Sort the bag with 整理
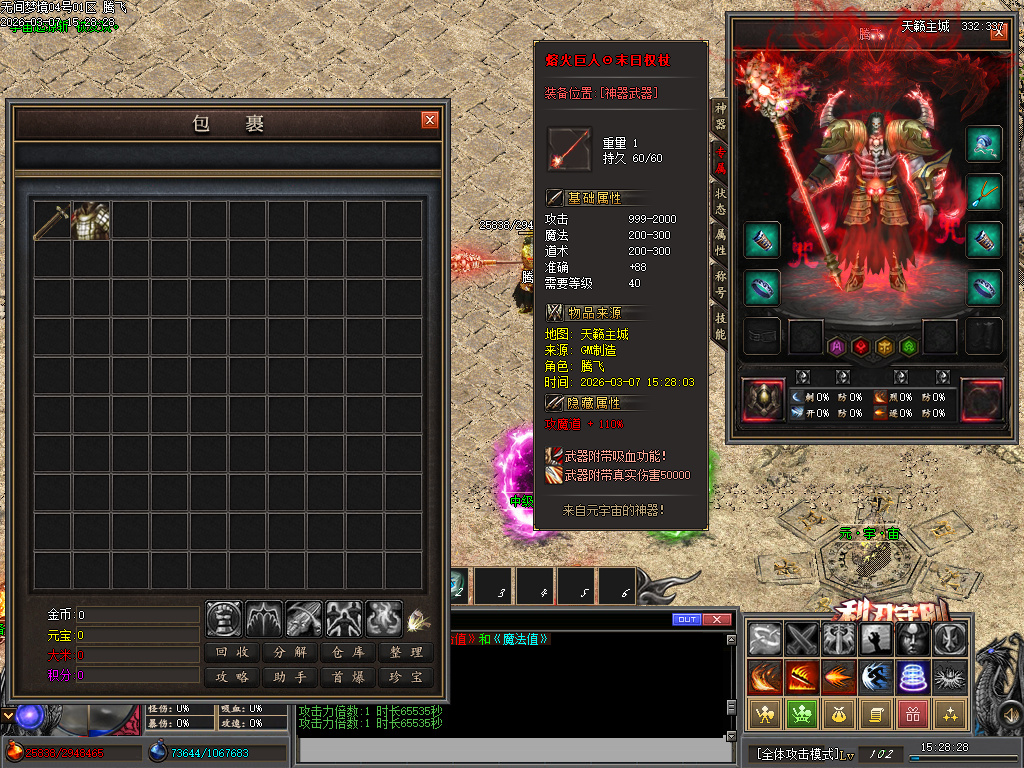 [x=407, y=652]
